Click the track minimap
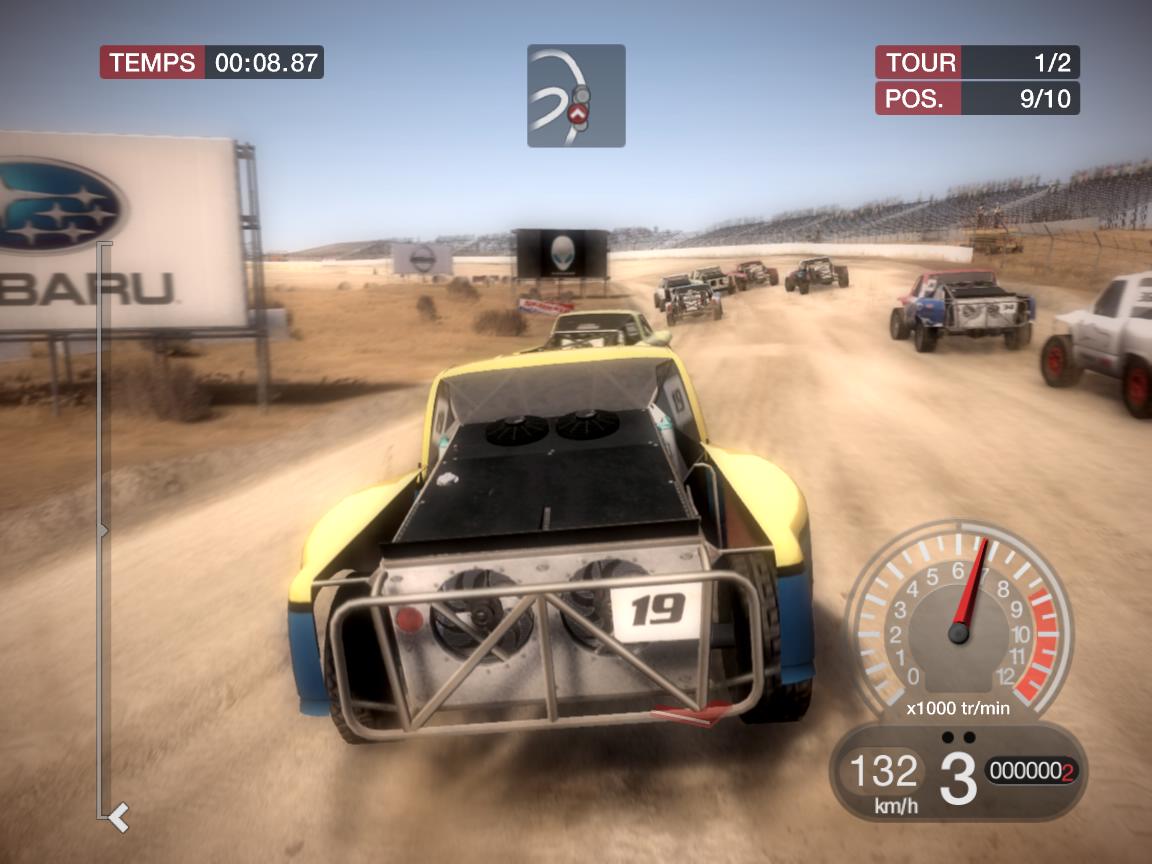 pyautogui.click(x=576, y=96)
